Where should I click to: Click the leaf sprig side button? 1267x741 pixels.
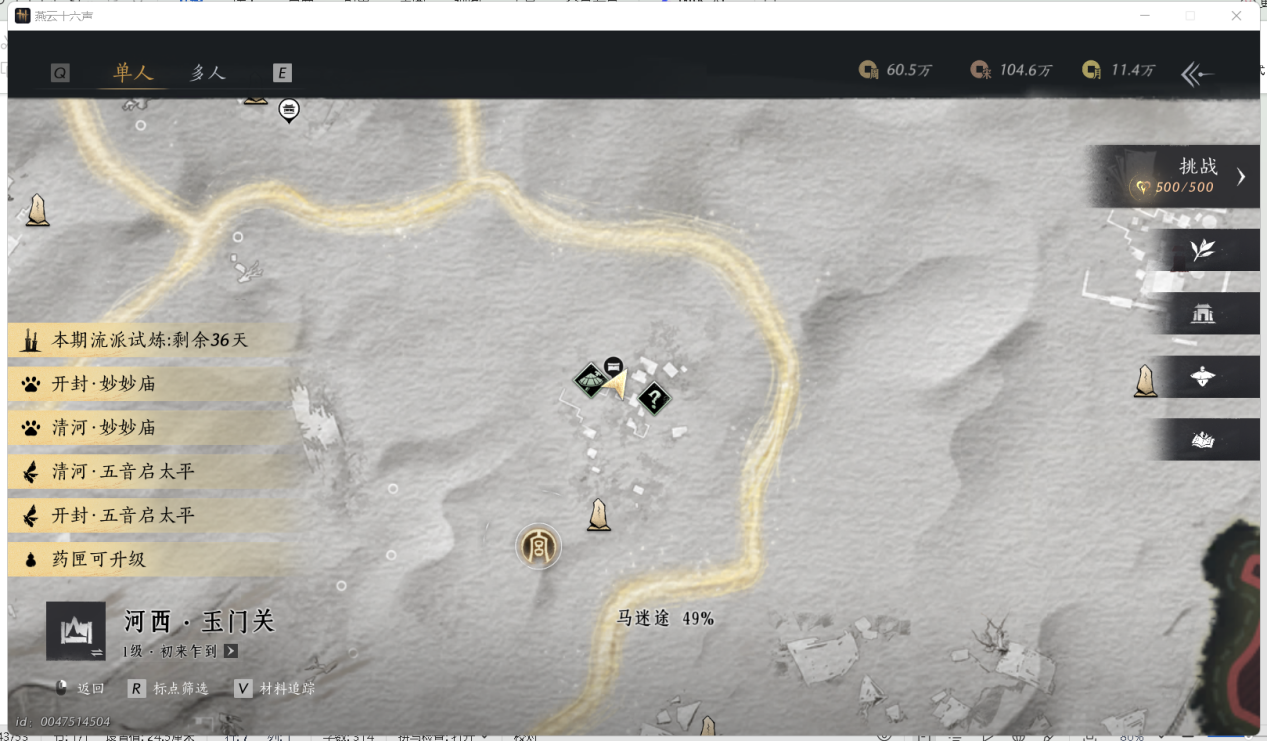(1202, 250)
